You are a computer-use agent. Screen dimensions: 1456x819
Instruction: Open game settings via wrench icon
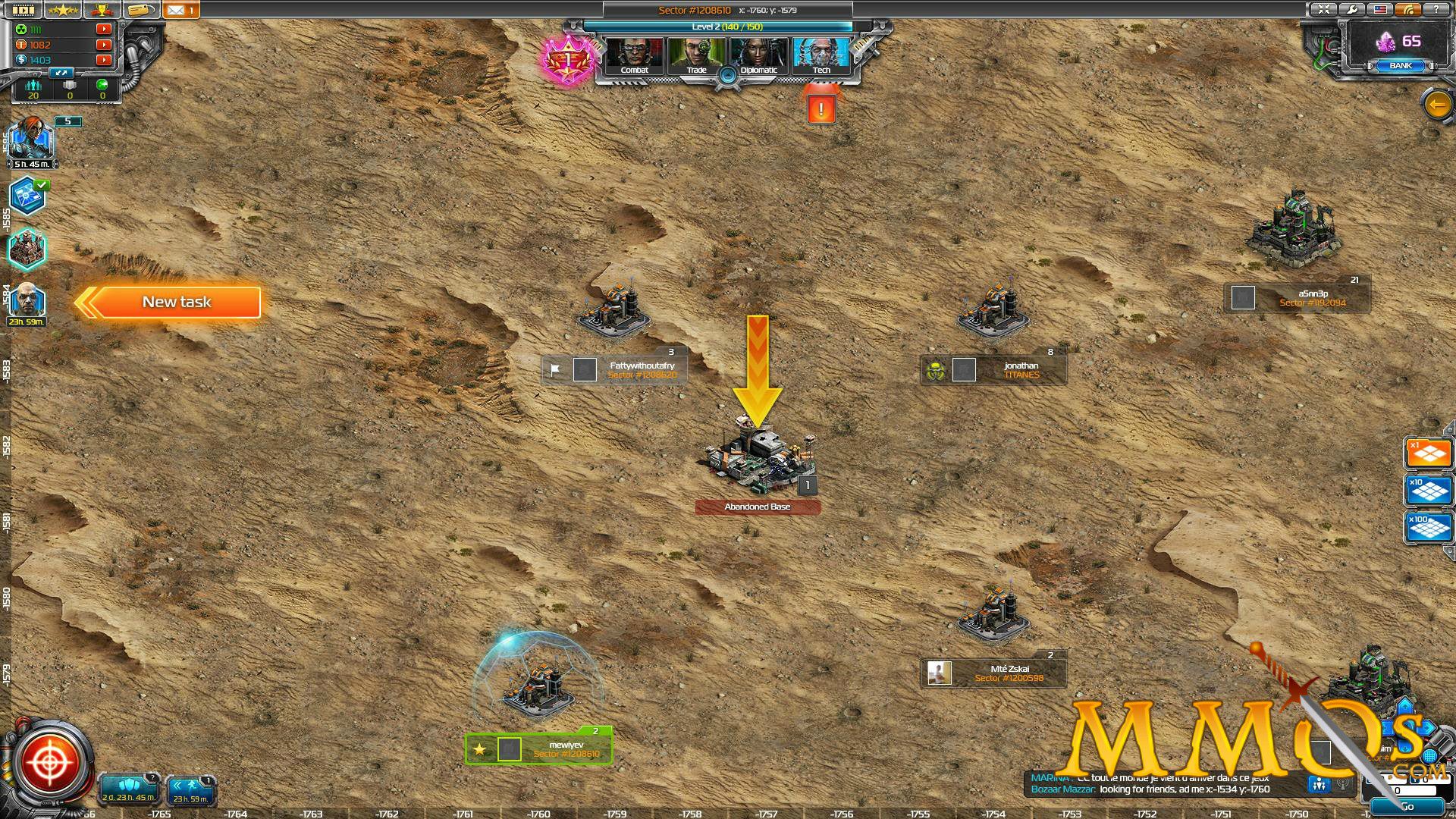(1354, 10)
